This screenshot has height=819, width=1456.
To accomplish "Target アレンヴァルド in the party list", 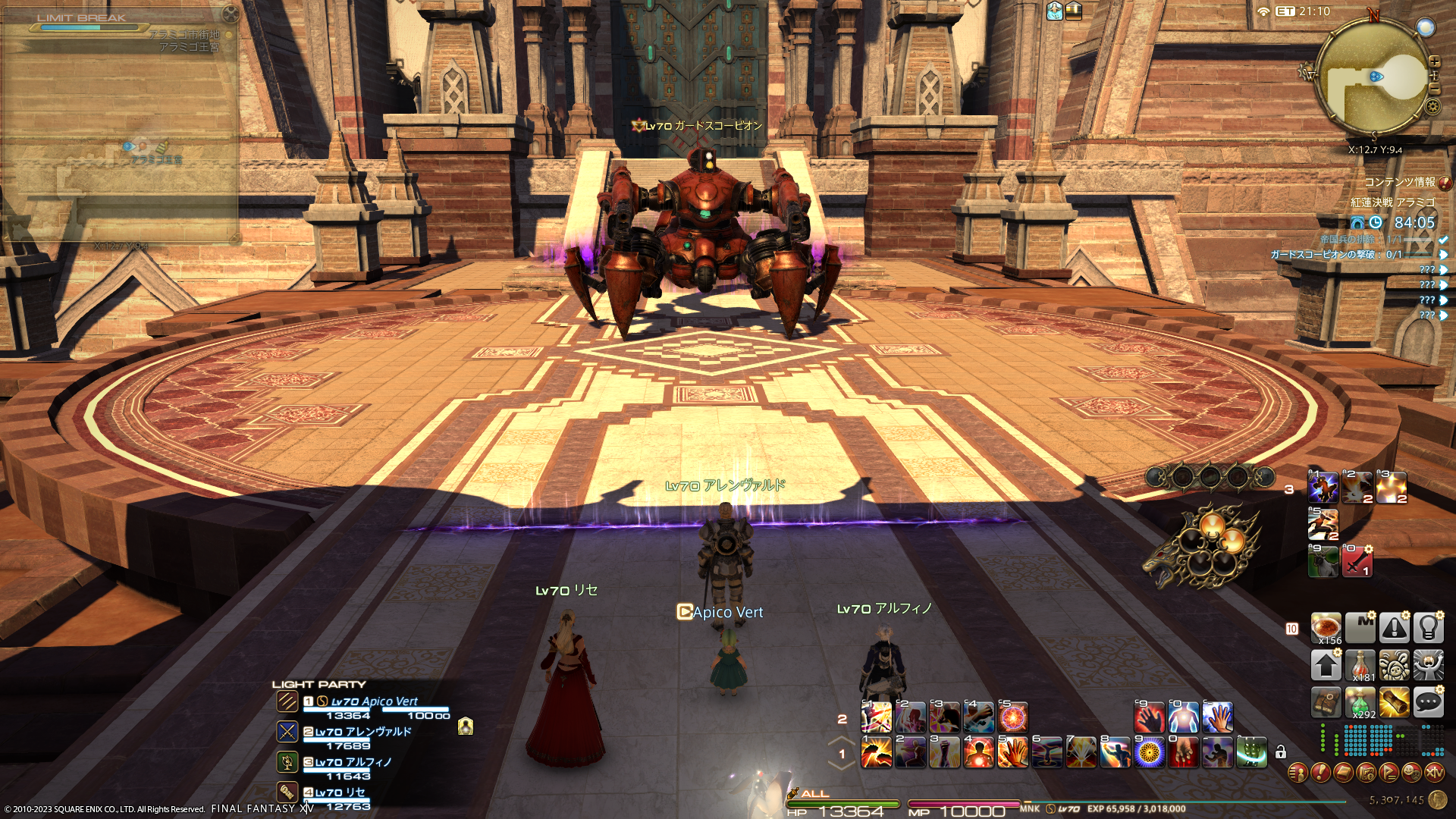I will tap(362, 732).
